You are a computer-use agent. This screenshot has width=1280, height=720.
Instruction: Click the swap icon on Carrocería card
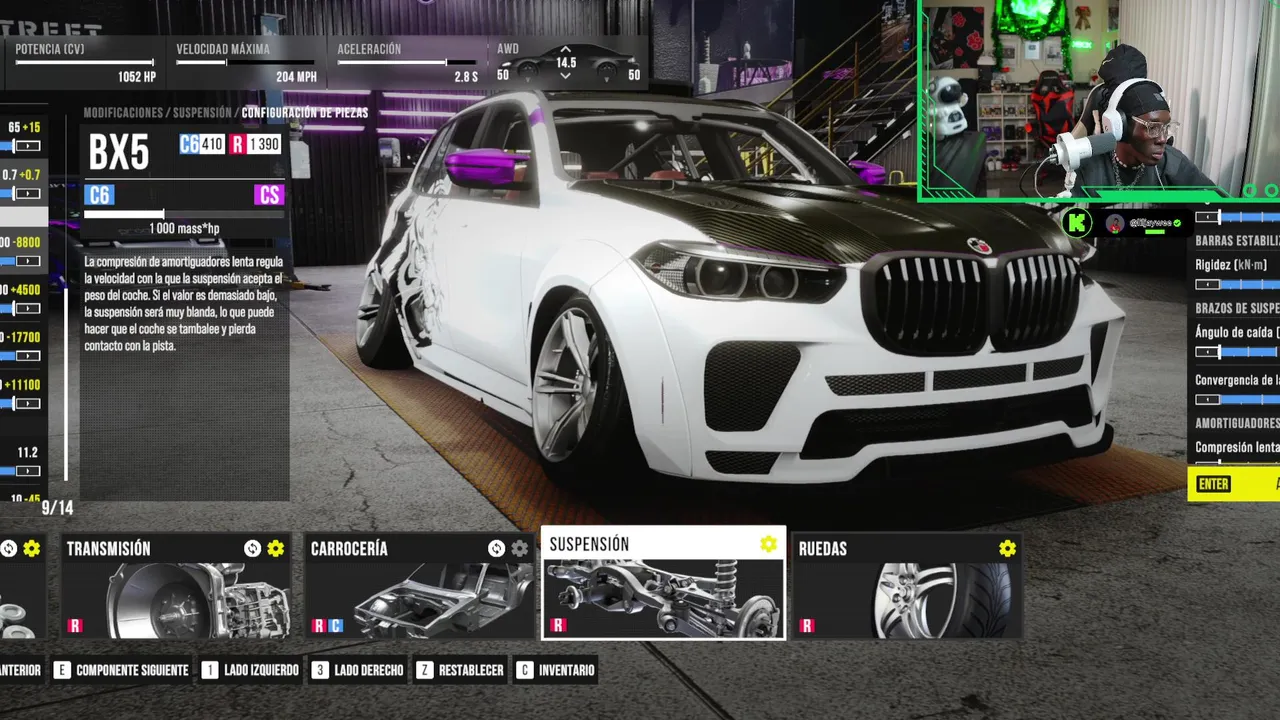496,548
